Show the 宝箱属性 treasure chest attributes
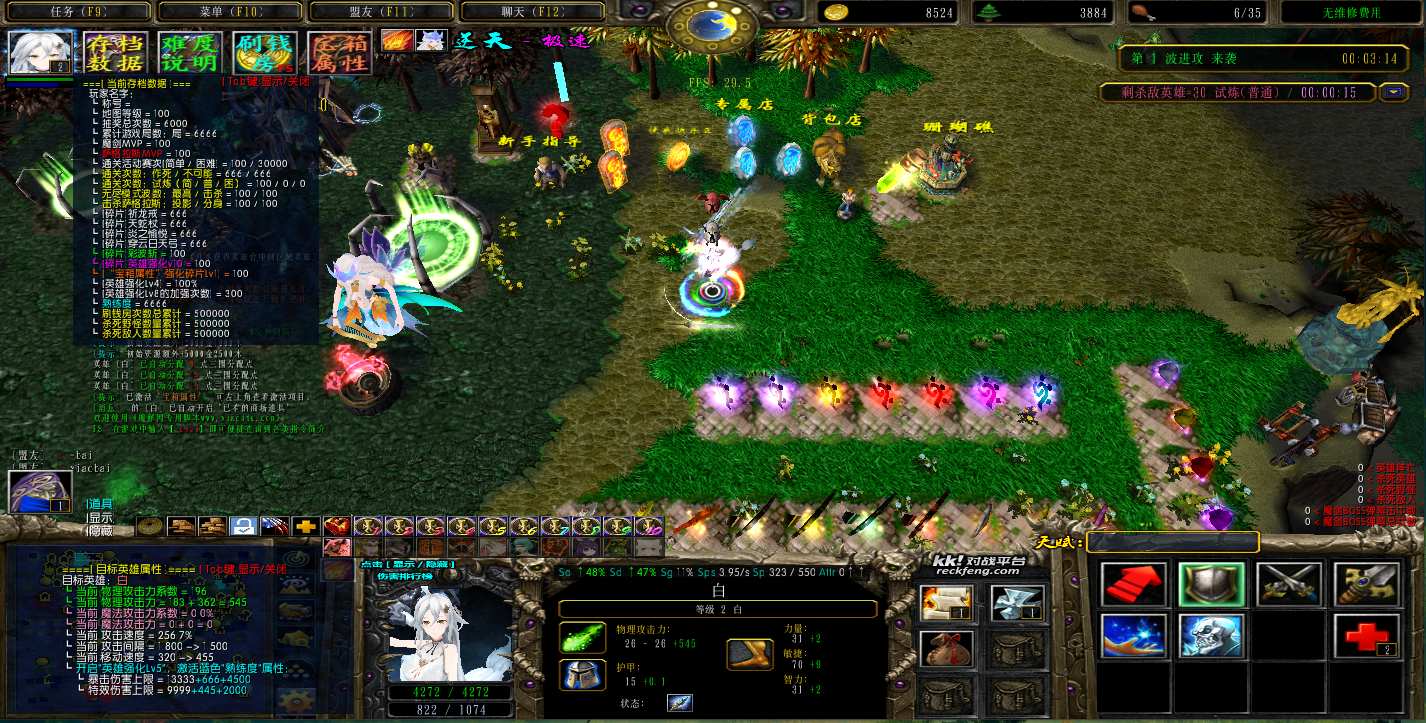The image size is (1426, 723). [339, 53]
